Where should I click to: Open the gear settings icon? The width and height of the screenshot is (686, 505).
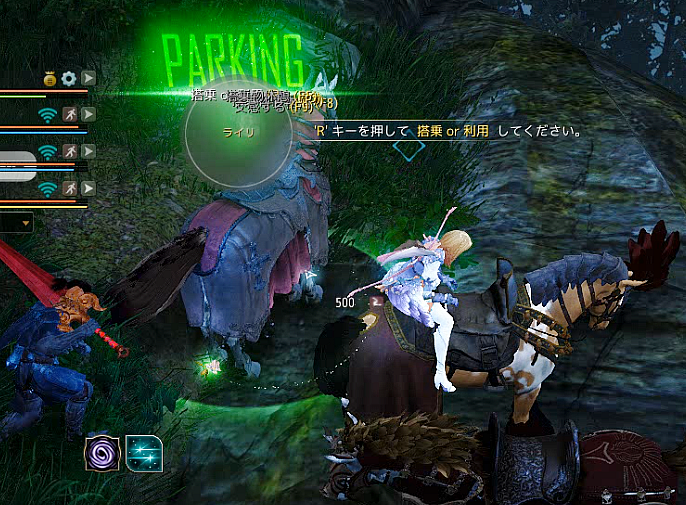(x=68, y=78)
